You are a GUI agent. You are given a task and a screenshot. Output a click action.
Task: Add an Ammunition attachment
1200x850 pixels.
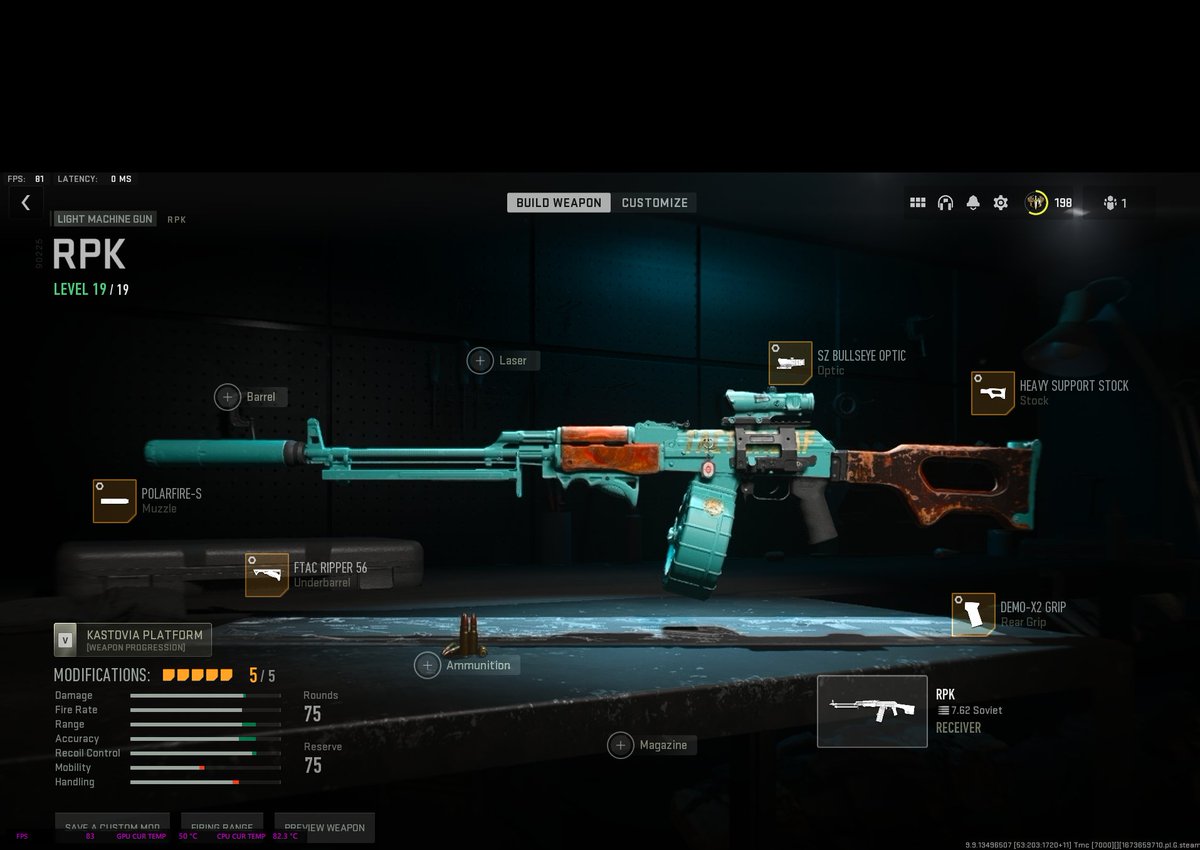coord(428,665)
